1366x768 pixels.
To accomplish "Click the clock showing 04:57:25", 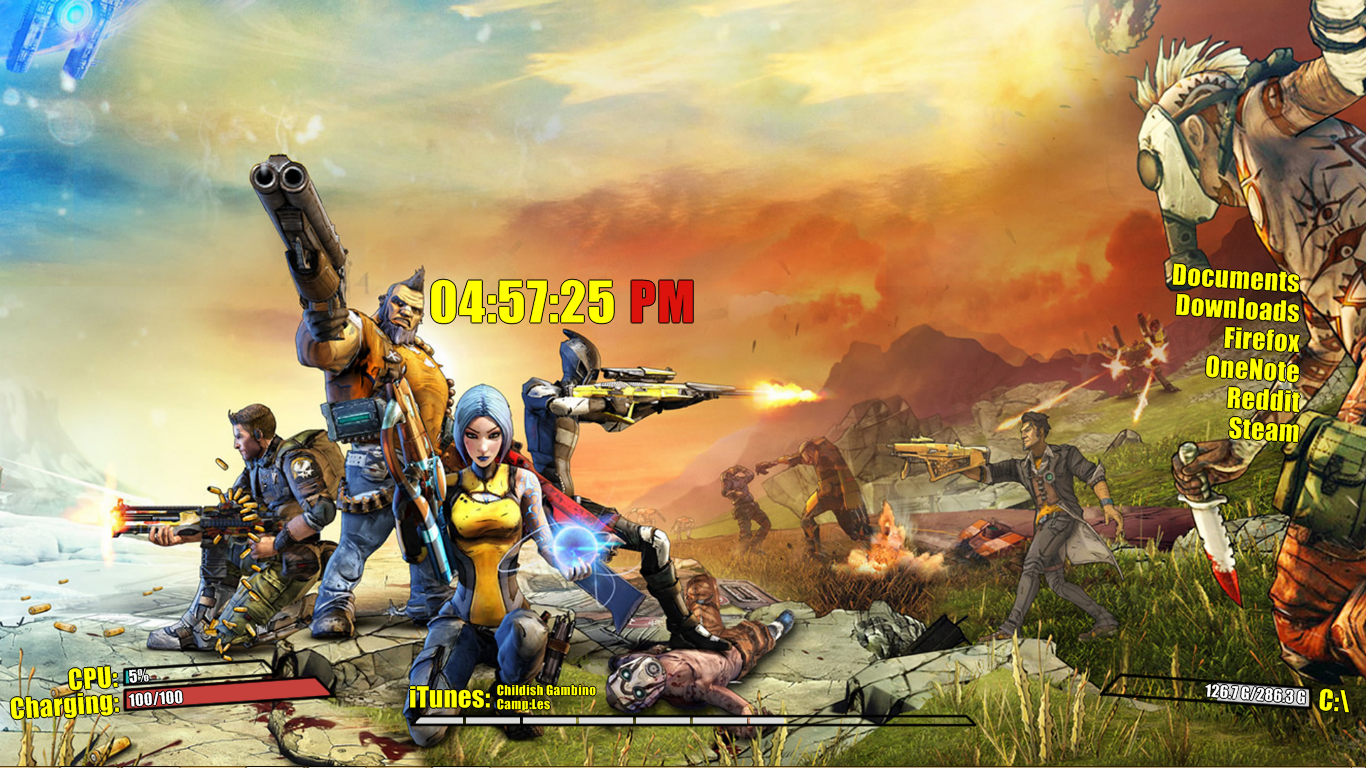I will (524, 303).
